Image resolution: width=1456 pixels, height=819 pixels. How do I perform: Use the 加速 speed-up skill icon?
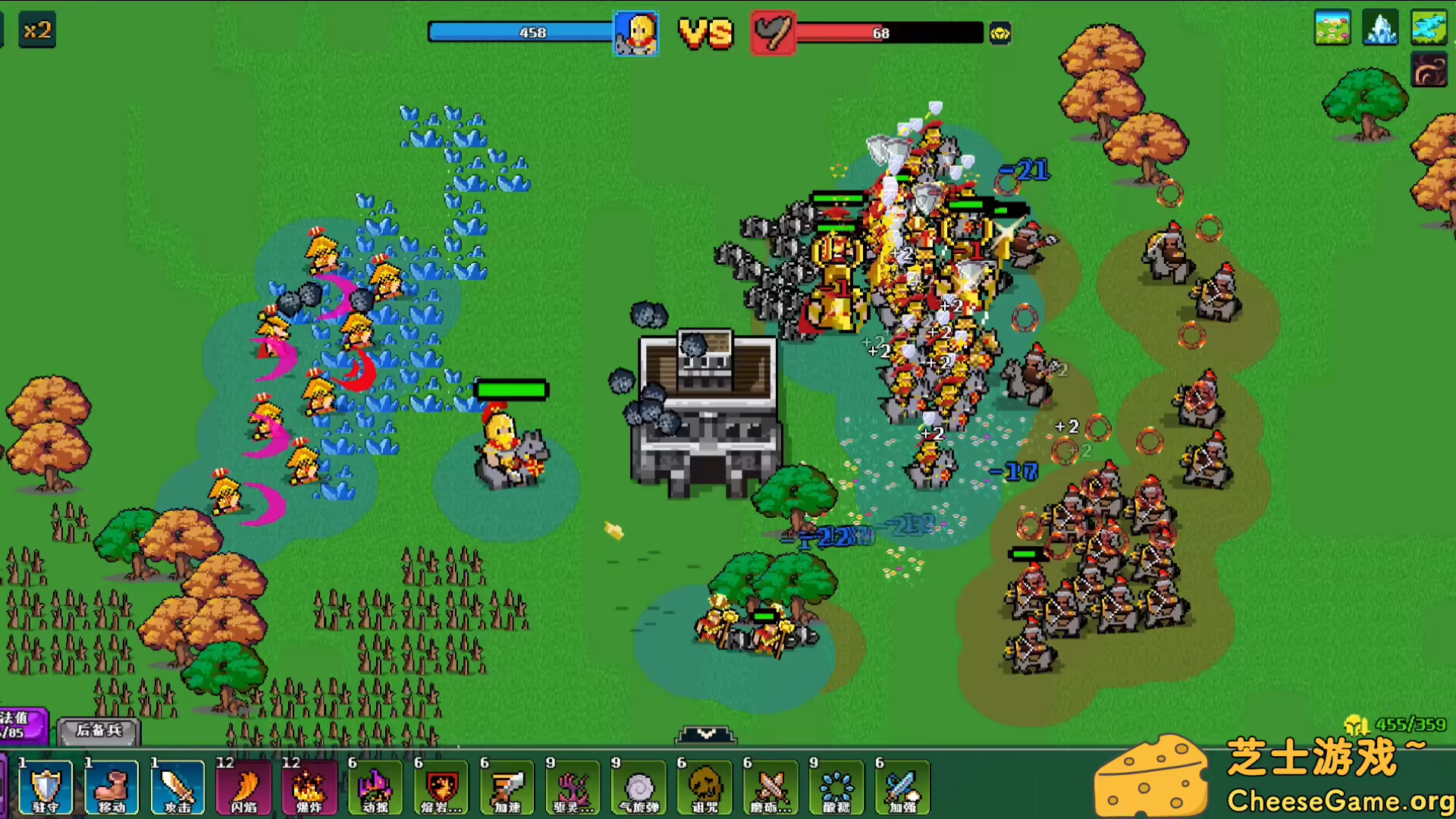507,786
